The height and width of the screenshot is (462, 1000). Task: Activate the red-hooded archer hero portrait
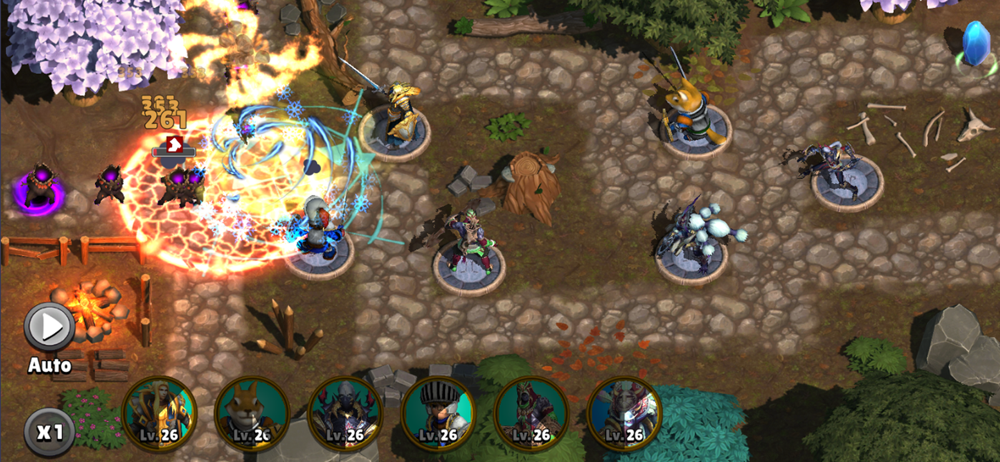531,412
